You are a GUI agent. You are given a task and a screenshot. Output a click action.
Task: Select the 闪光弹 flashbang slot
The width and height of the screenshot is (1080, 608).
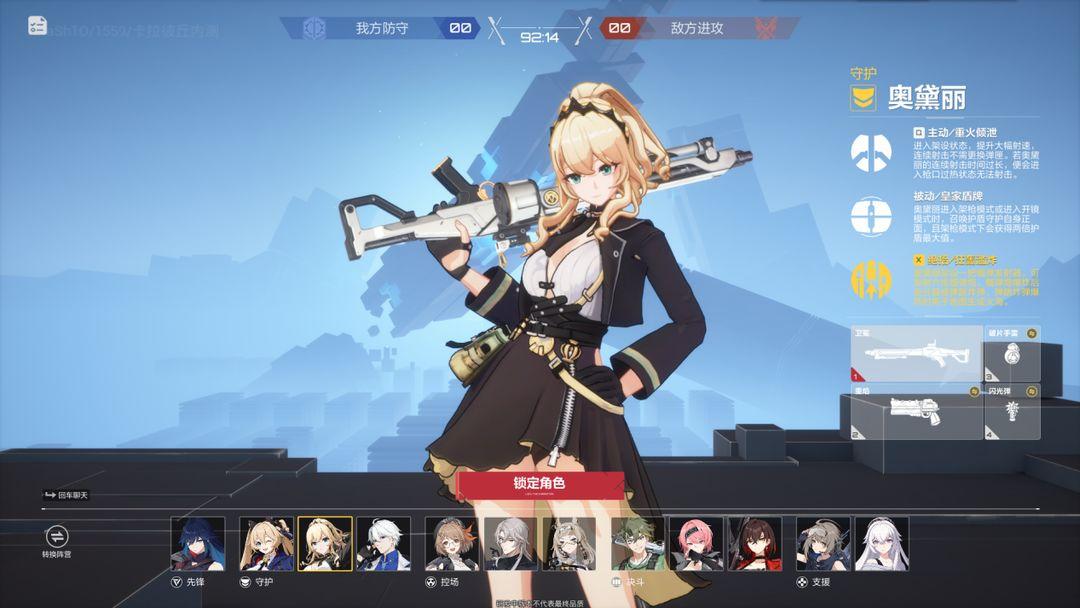(x=1011, y=412)
